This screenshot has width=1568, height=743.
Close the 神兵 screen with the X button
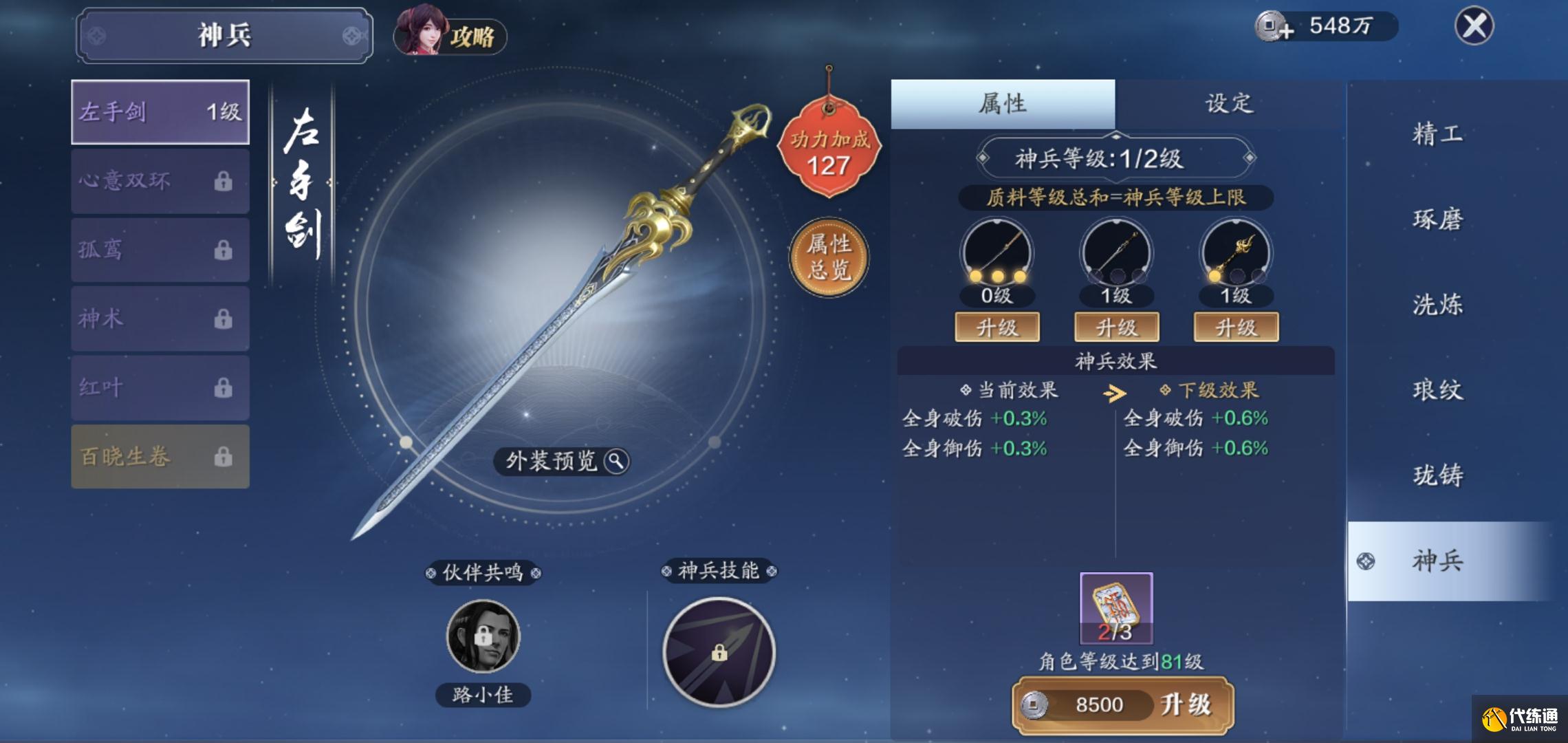click(x=1474, y=27)
